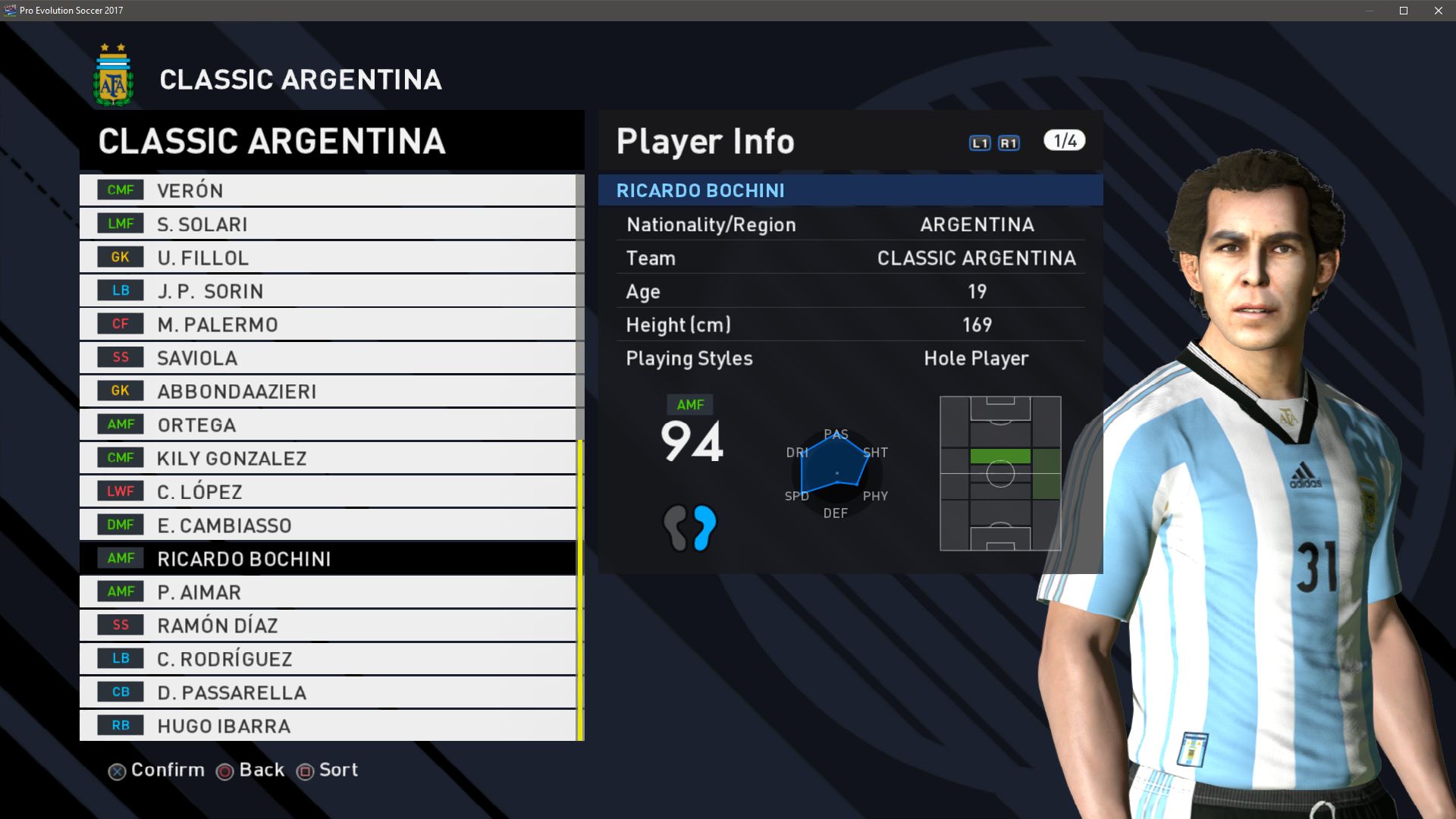Click the yellow roster list scrollbar
The width and height of the screenshot is (1456, 819).
coord(580,590)
